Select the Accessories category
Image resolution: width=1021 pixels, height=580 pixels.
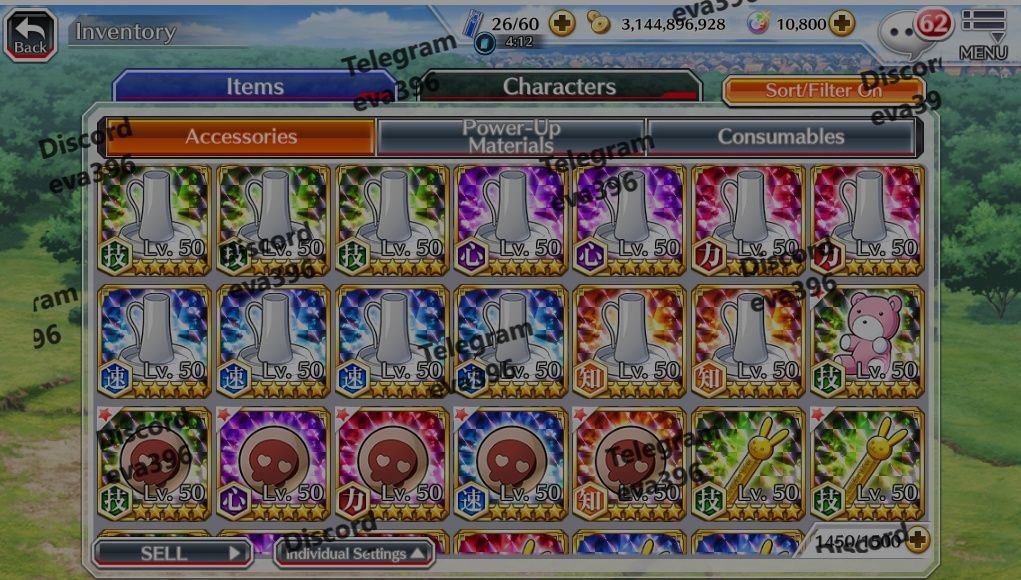coord(240,137)
